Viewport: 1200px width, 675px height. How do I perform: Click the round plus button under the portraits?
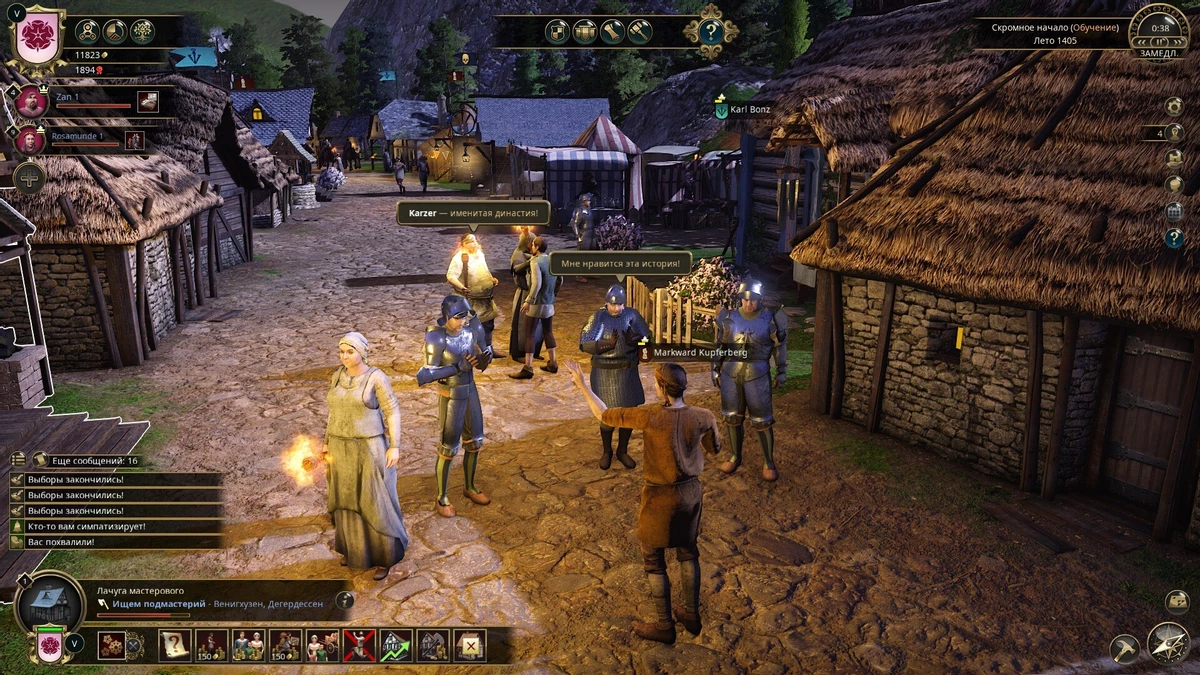(x=30, y=177)
